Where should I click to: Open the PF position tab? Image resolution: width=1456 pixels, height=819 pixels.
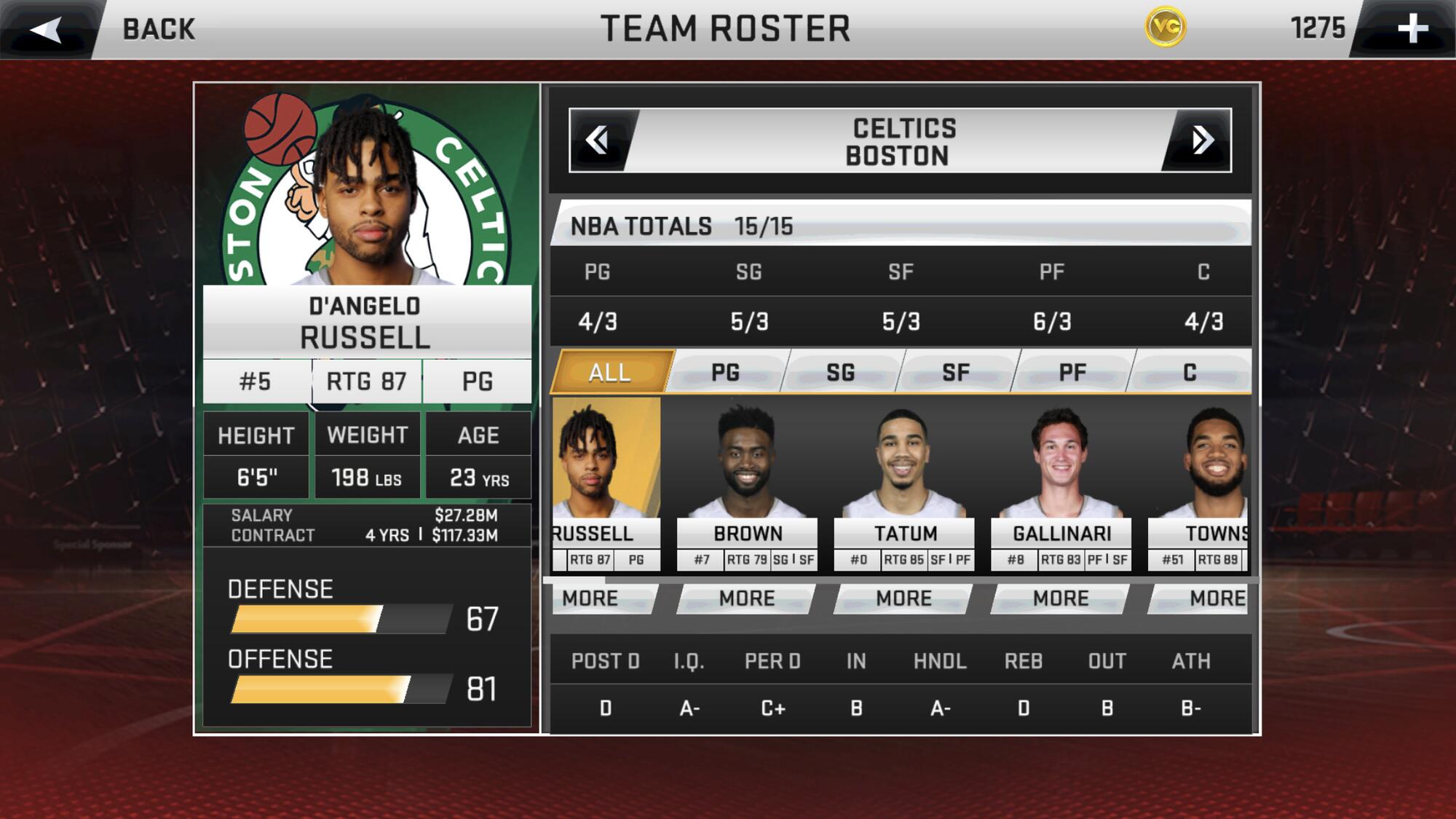tap(1072, 373)
